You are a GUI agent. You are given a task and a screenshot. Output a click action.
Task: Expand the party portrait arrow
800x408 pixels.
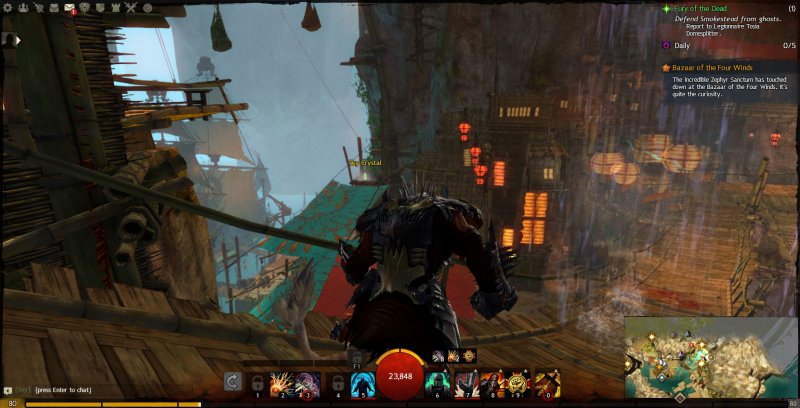point(15,41)
